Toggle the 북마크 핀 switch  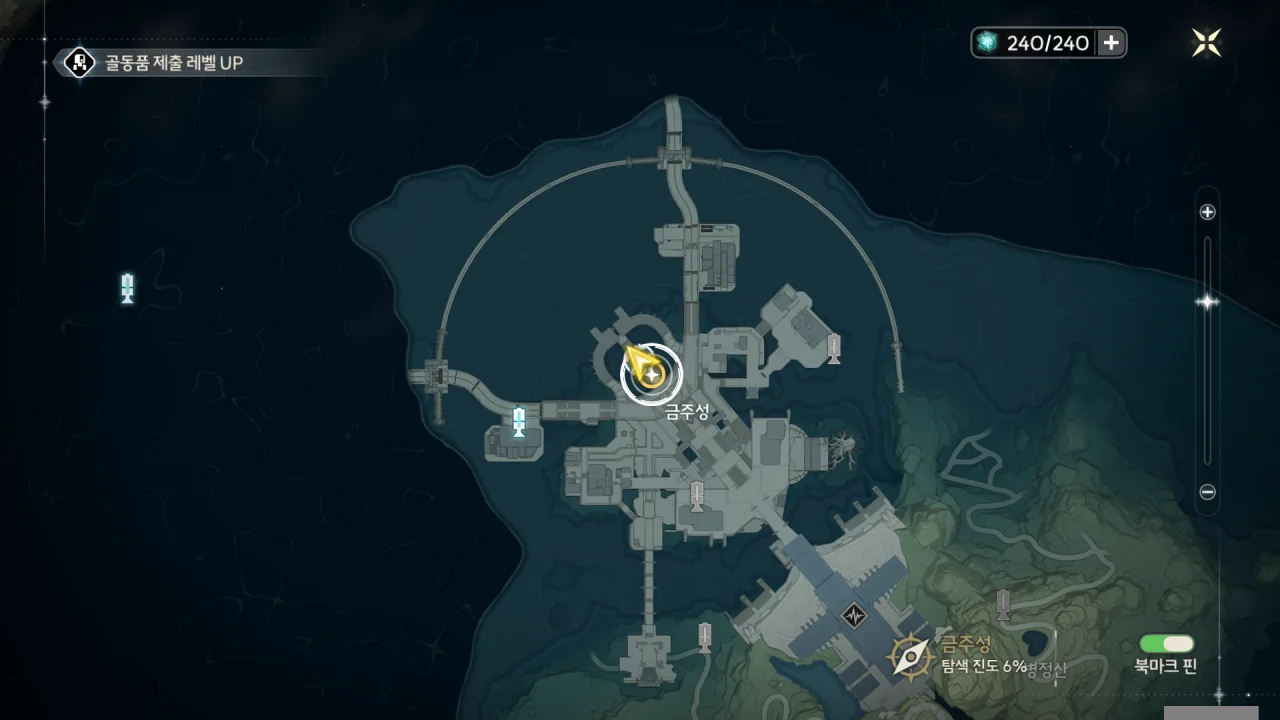tap(1166, 644)
